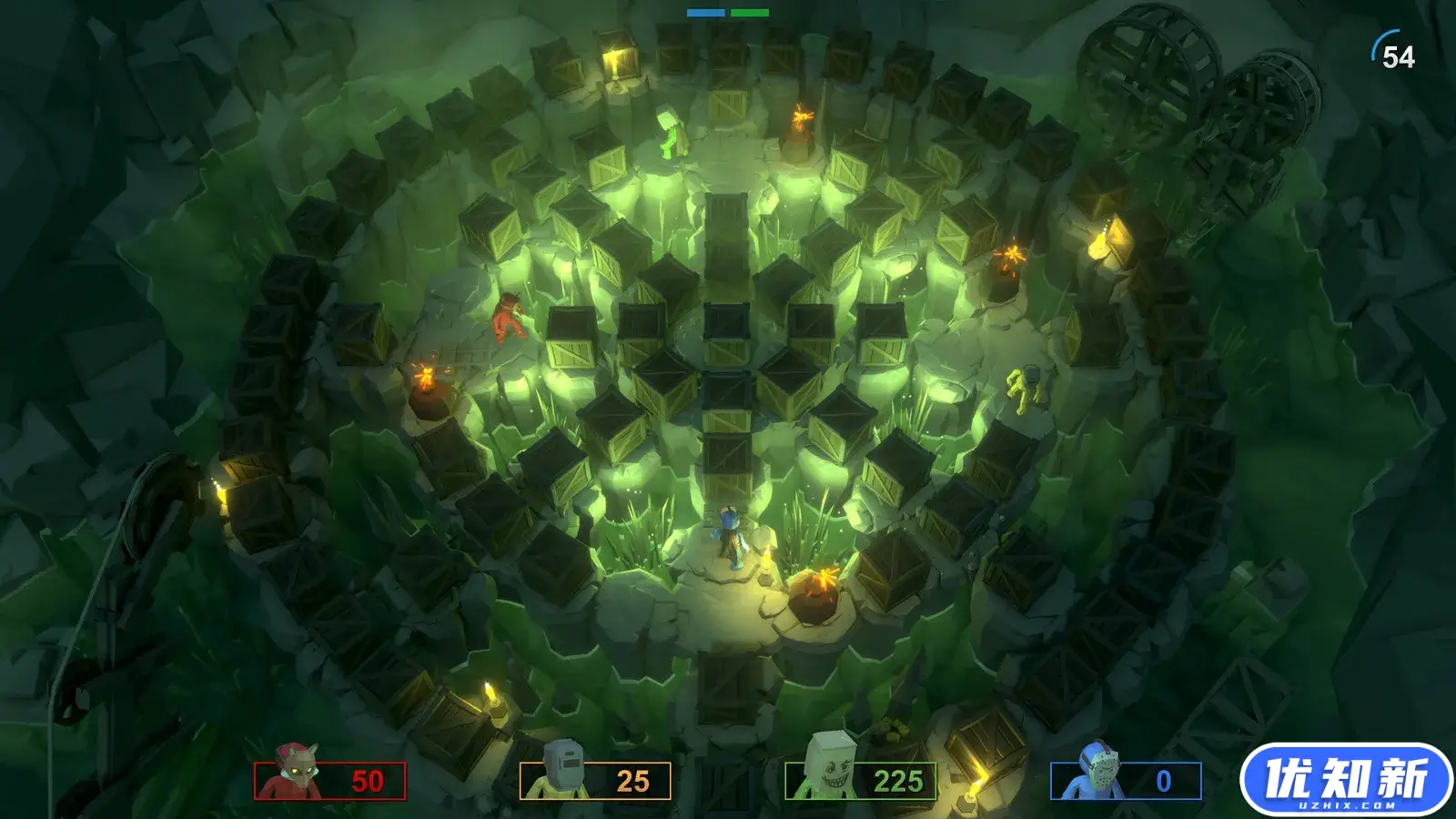Viewport: 1456px width, 819px height.
Task: Select the welding mask player portrait
Action: point(561,770)
